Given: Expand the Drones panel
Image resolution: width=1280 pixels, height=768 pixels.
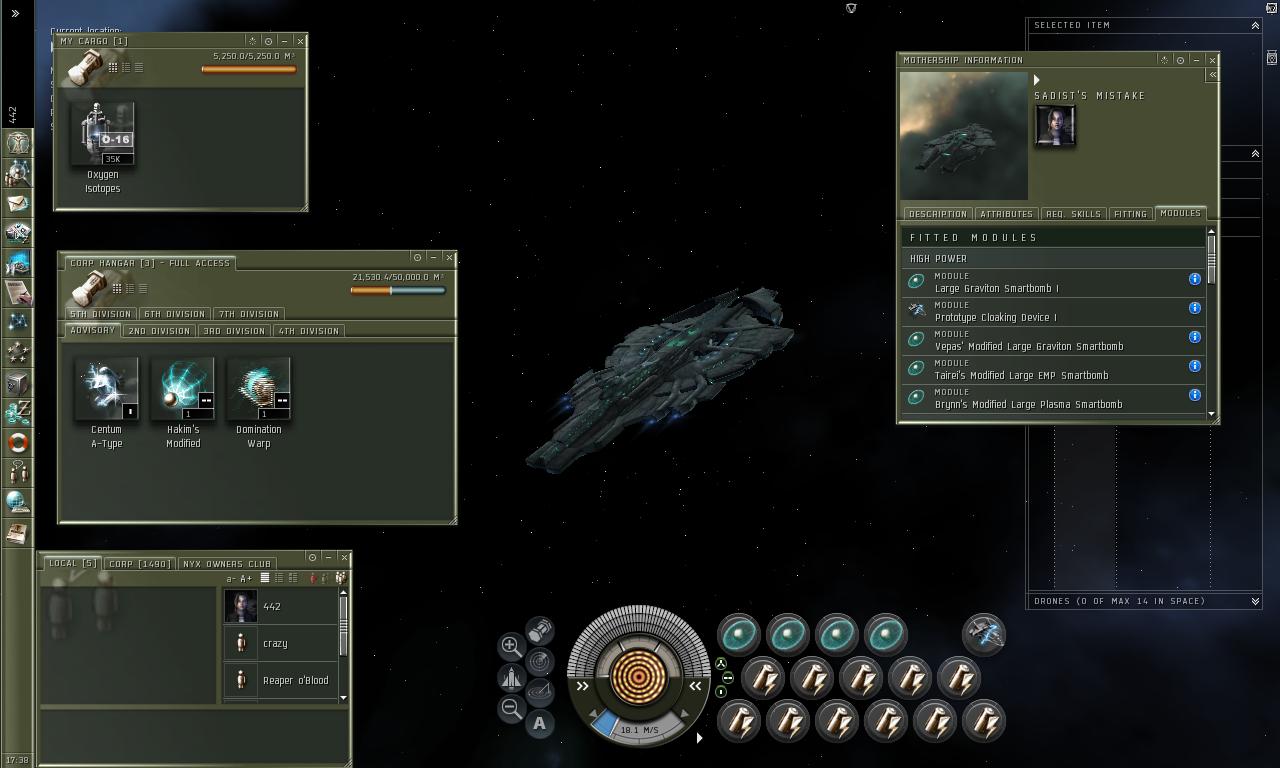Looking at the screenshot, I should [1255, 601].
